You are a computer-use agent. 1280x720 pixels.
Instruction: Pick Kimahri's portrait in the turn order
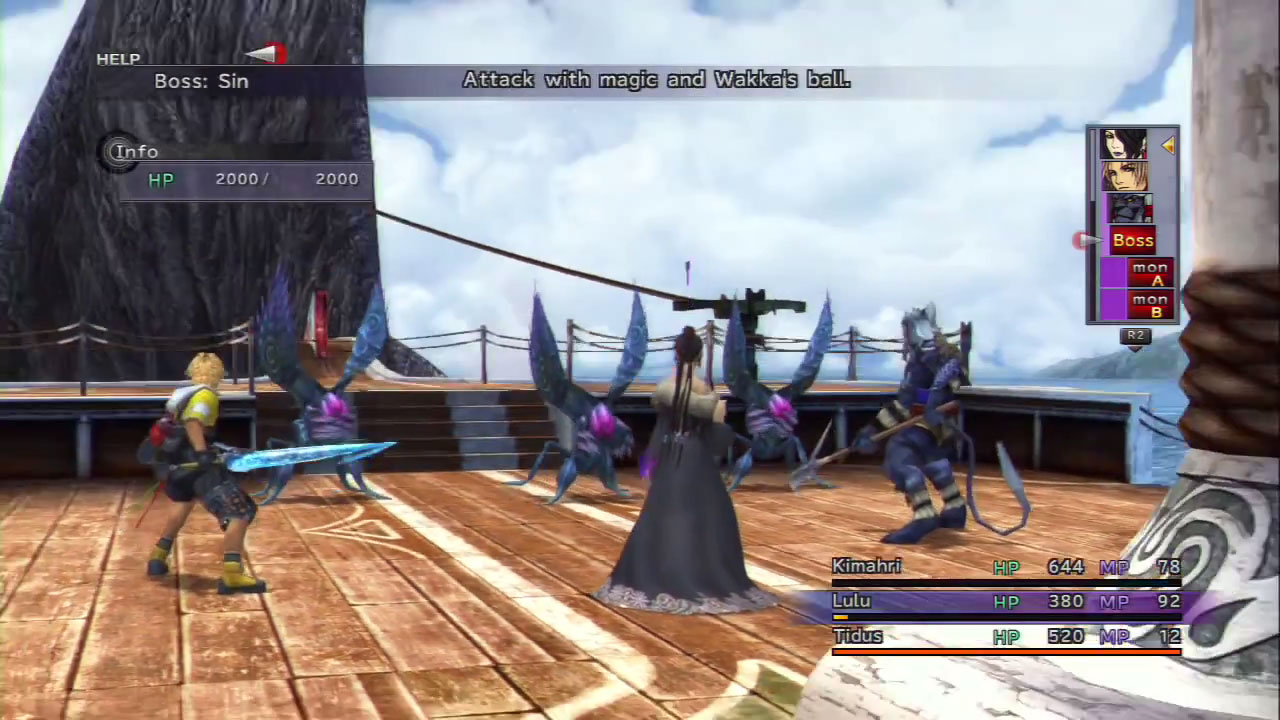point(1129,209)
